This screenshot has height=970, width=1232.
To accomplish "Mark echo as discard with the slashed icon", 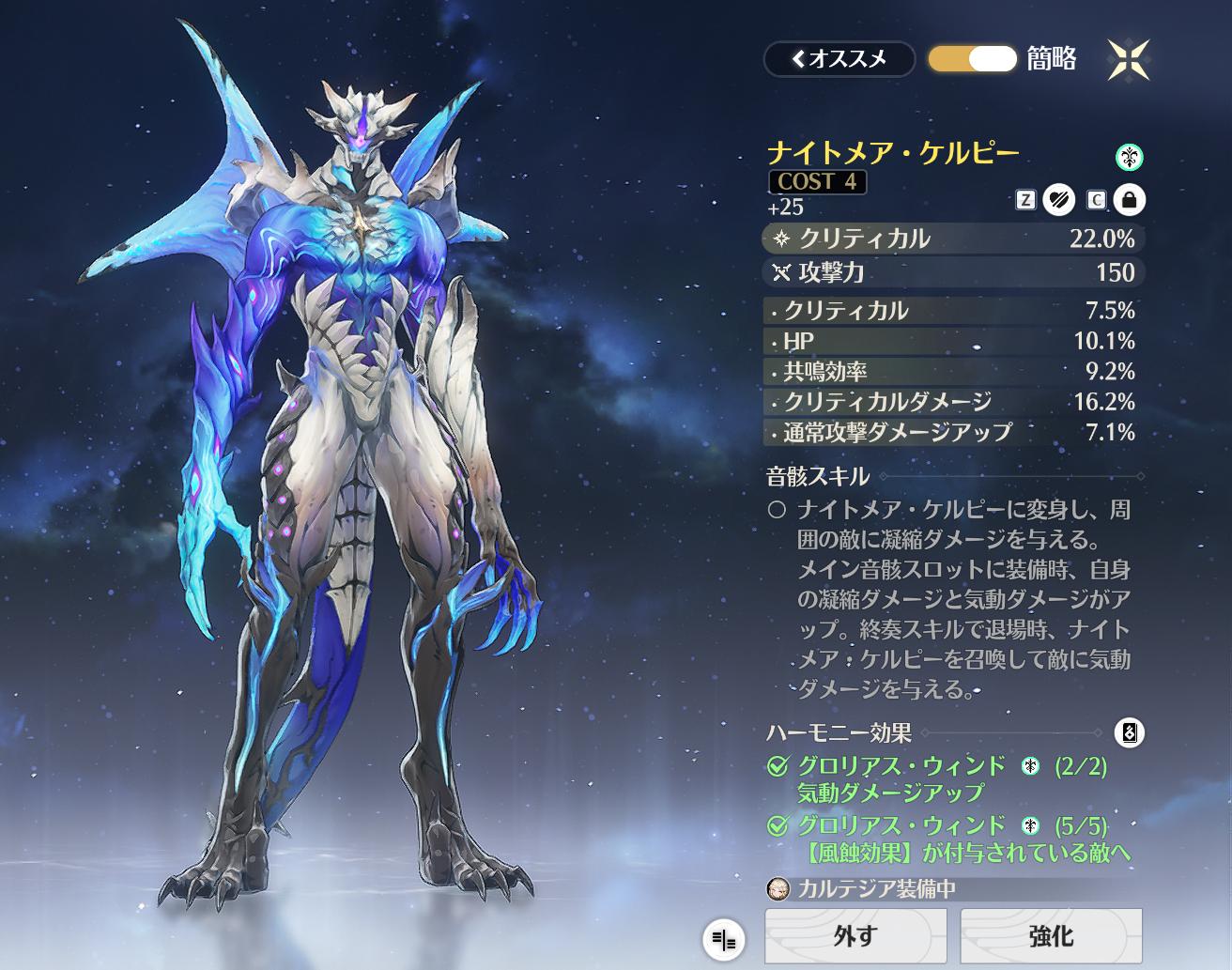I will (x=1058, y=200).
